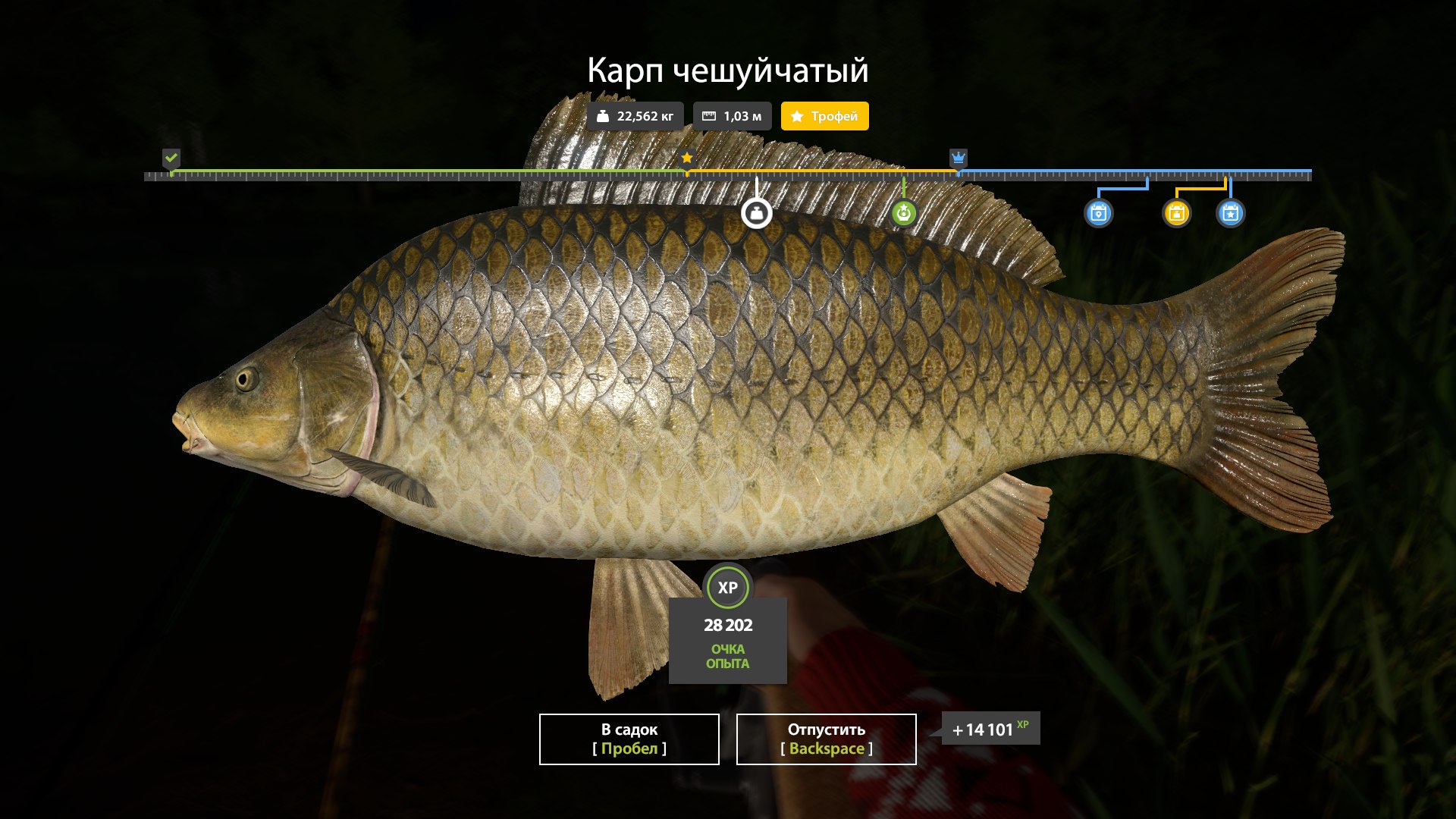This screenshot has width=1456, height=819.
Task: Select the green timer marker icon
Action: (x=902, y=214)
